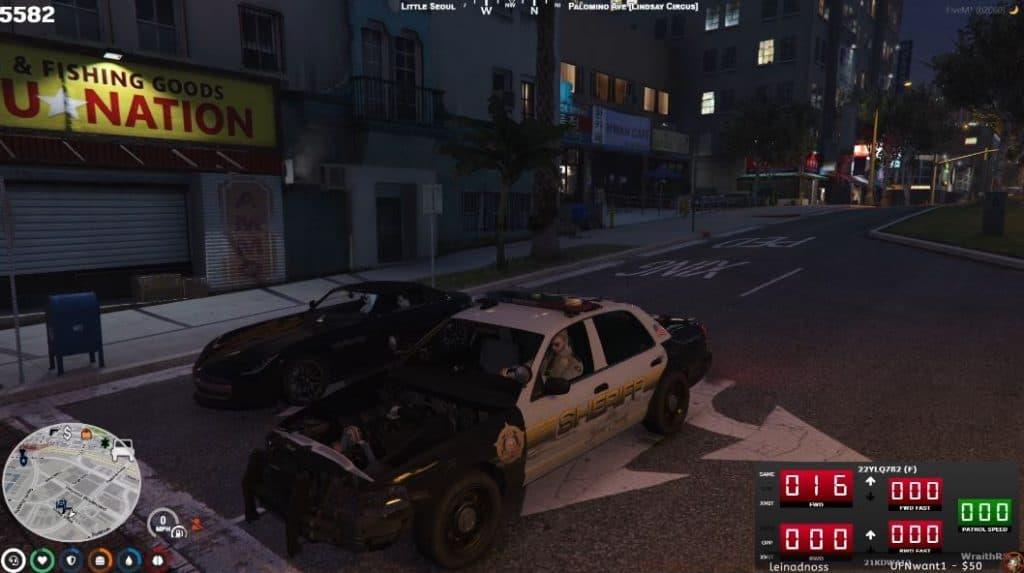Click the voice indicator icon beside the heart

tap(13, 560)
